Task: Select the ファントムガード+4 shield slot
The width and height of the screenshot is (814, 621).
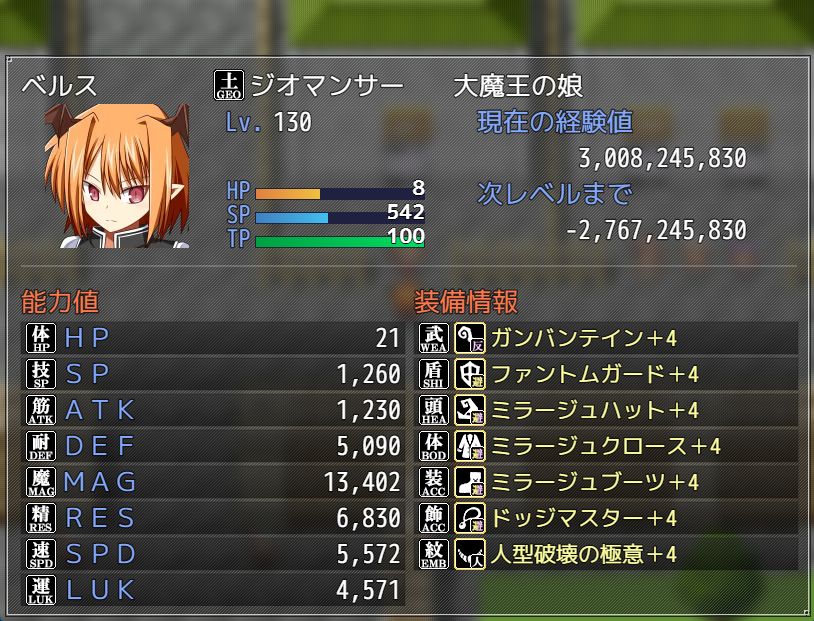Action: tap(592, 374)
